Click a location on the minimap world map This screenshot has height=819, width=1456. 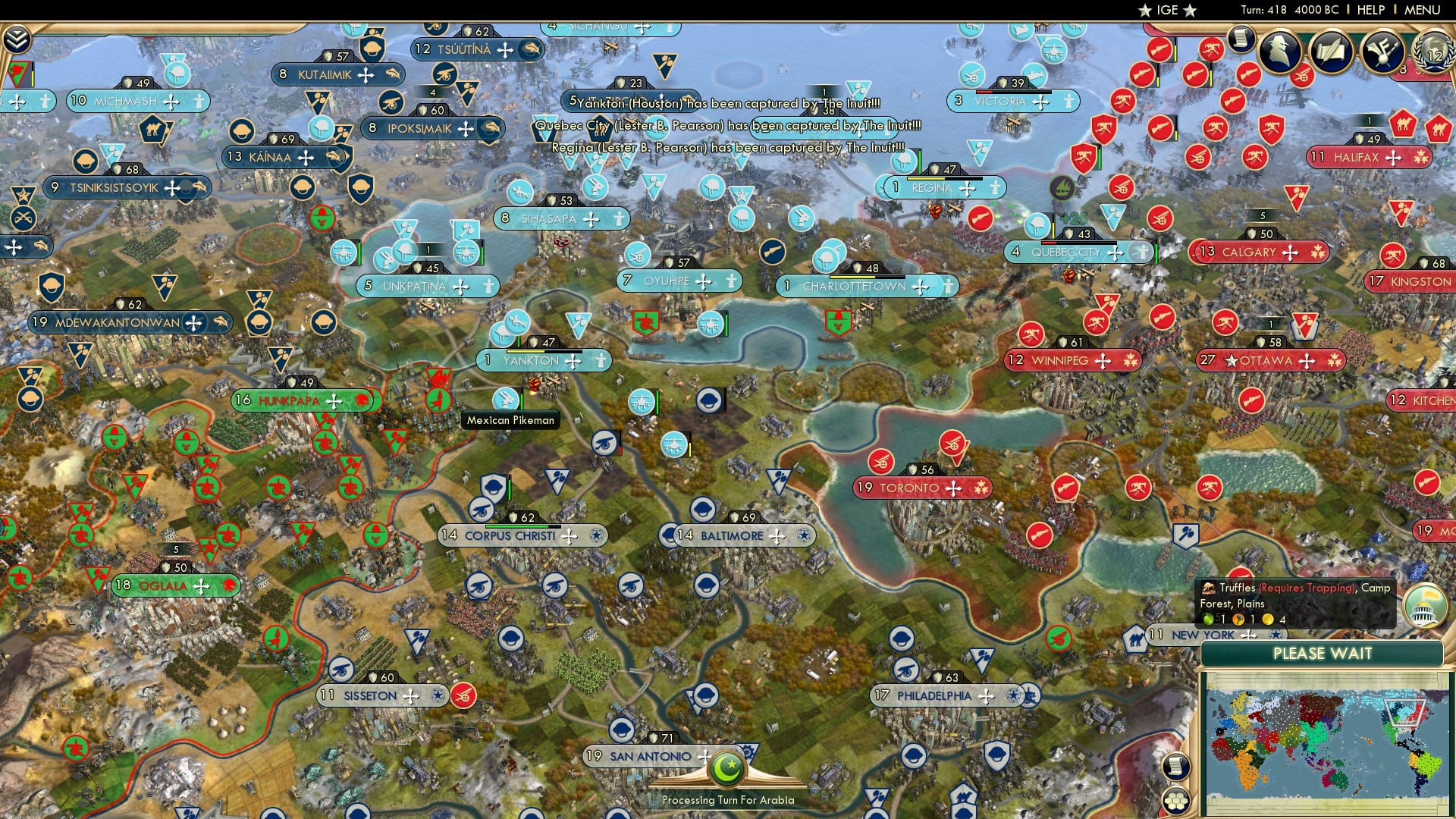(x=1327, y=728)
